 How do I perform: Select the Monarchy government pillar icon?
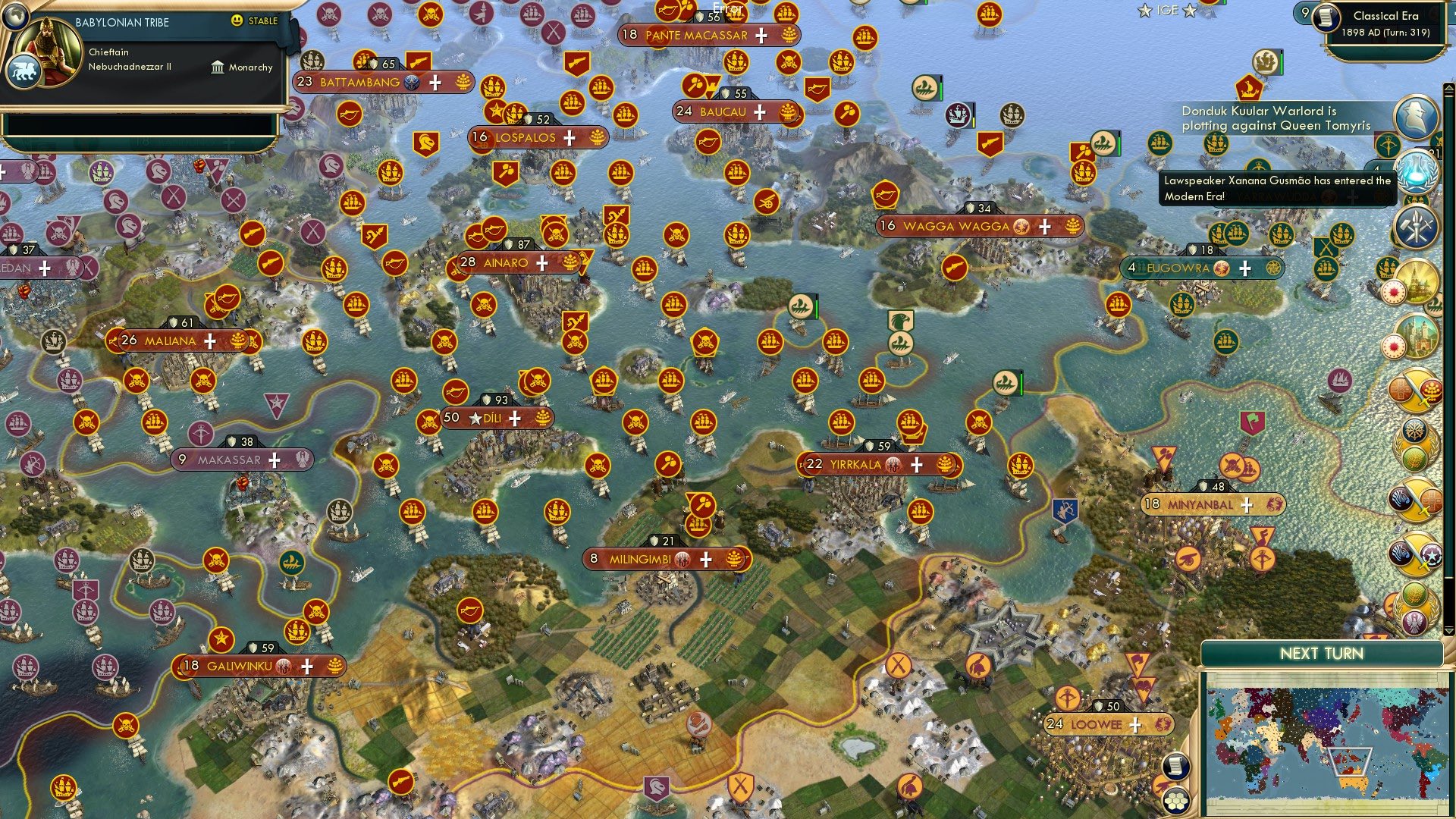pyautogui.click(x=218, y=67)
